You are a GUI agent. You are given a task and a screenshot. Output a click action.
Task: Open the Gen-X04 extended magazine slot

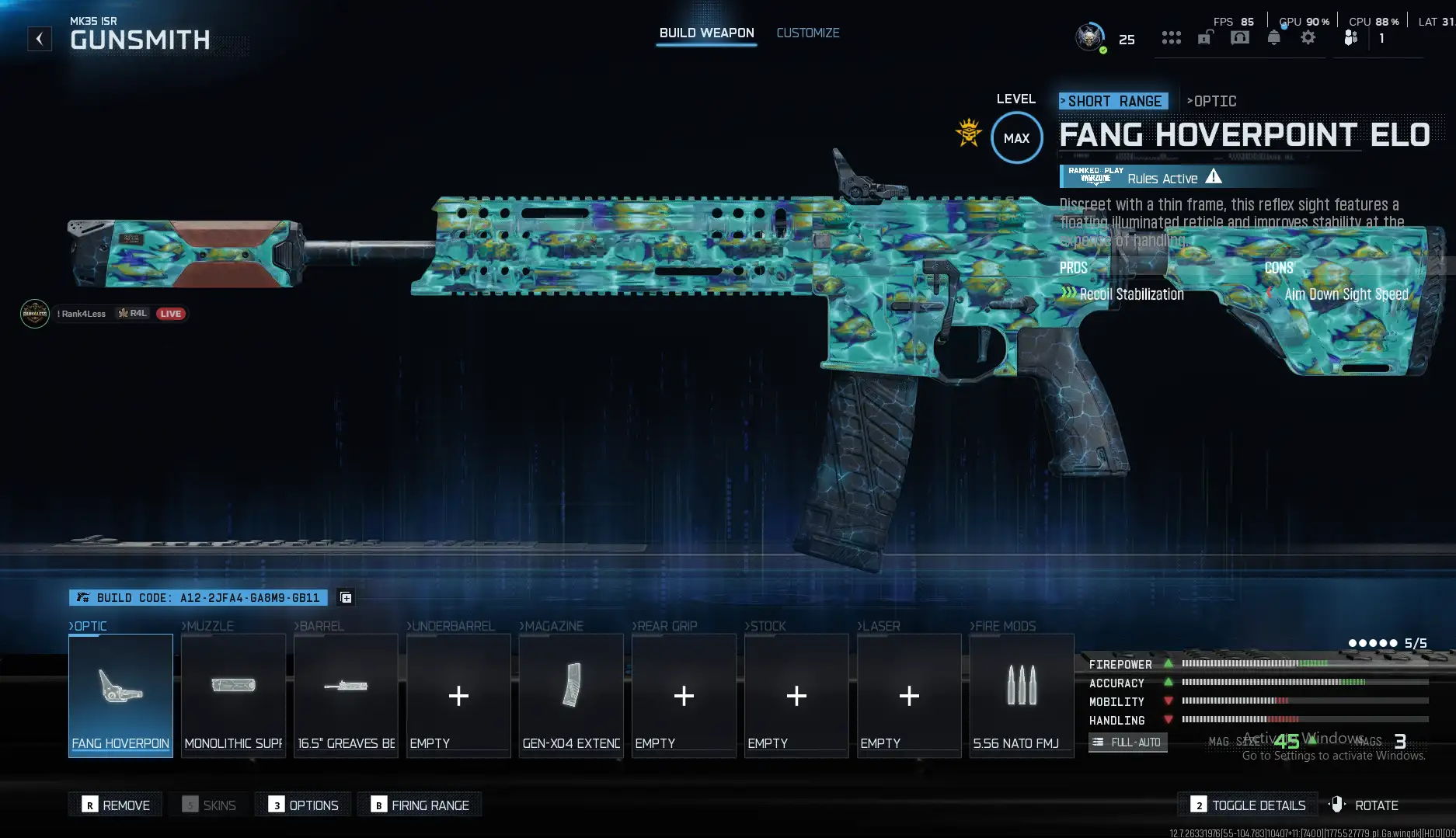click(x=571, y=695)
